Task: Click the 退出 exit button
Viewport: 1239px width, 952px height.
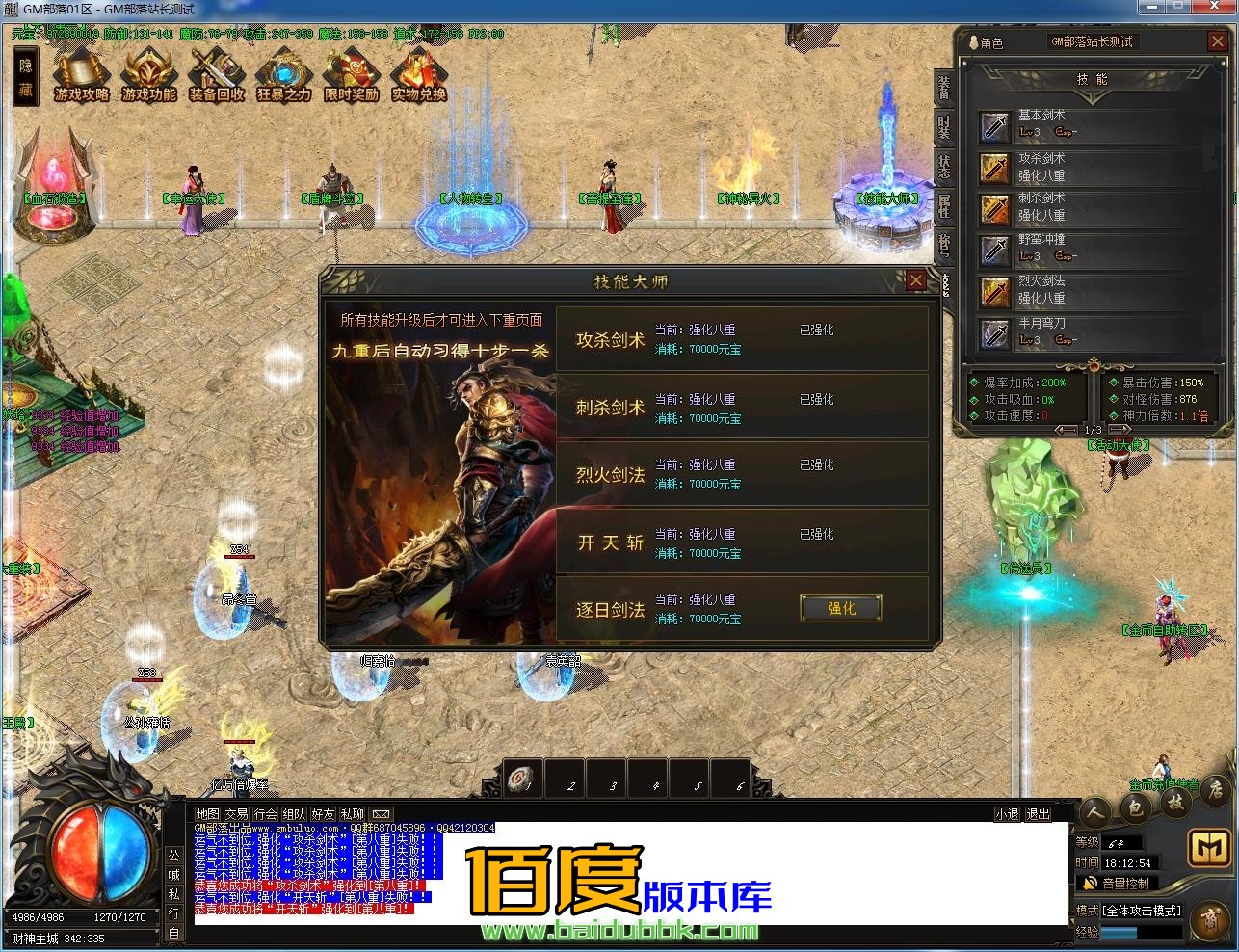Action: point(1037,813)
